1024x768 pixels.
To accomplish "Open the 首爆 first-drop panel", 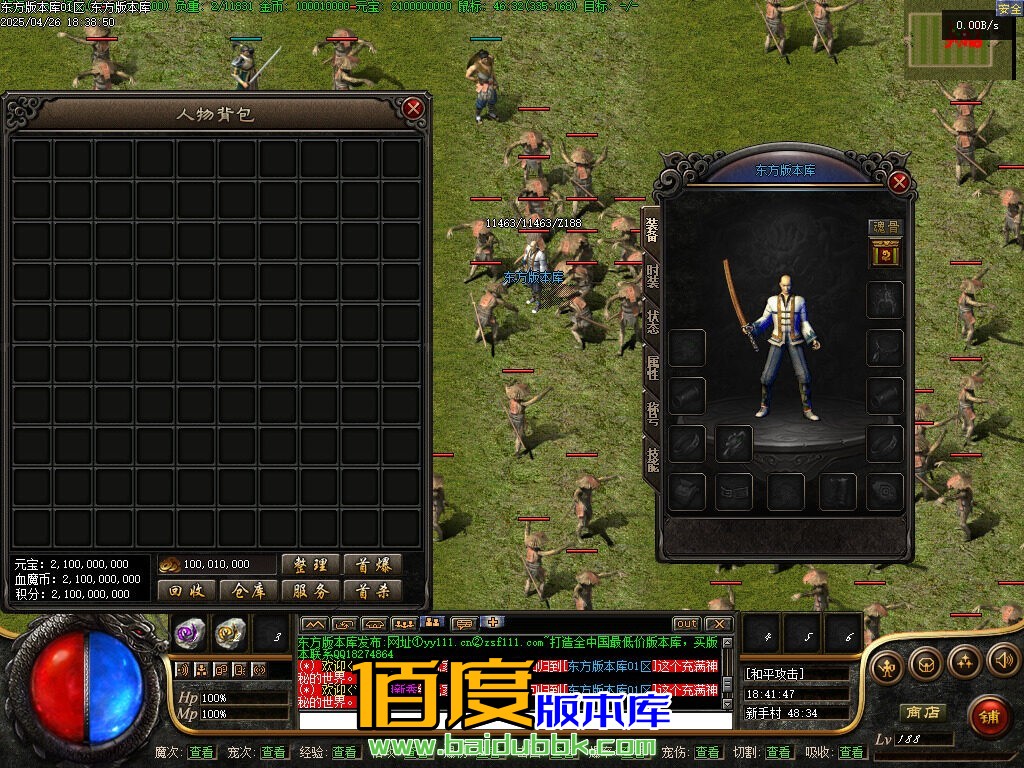I will click(372, 565).
